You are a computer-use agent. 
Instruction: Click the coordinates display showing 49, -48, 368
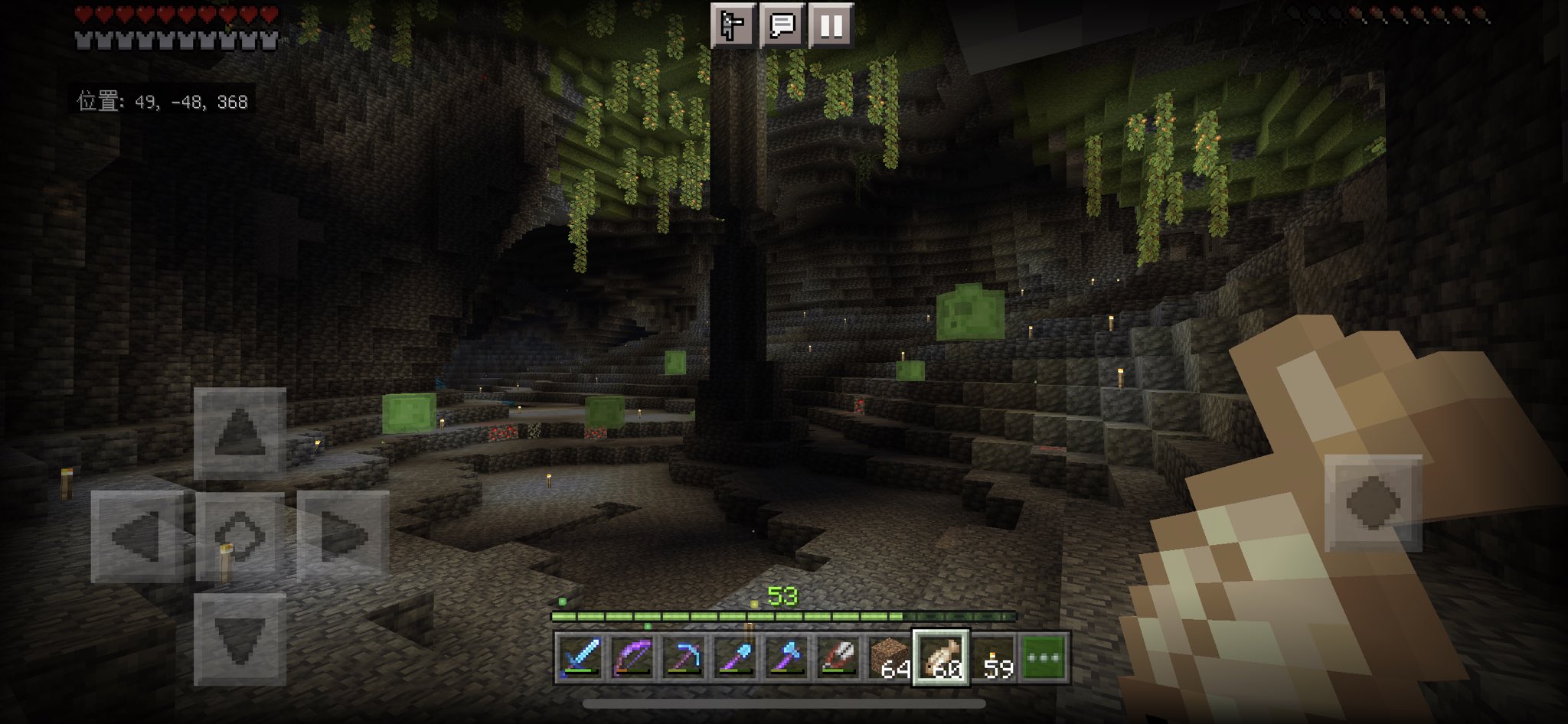tap(161, 99)
